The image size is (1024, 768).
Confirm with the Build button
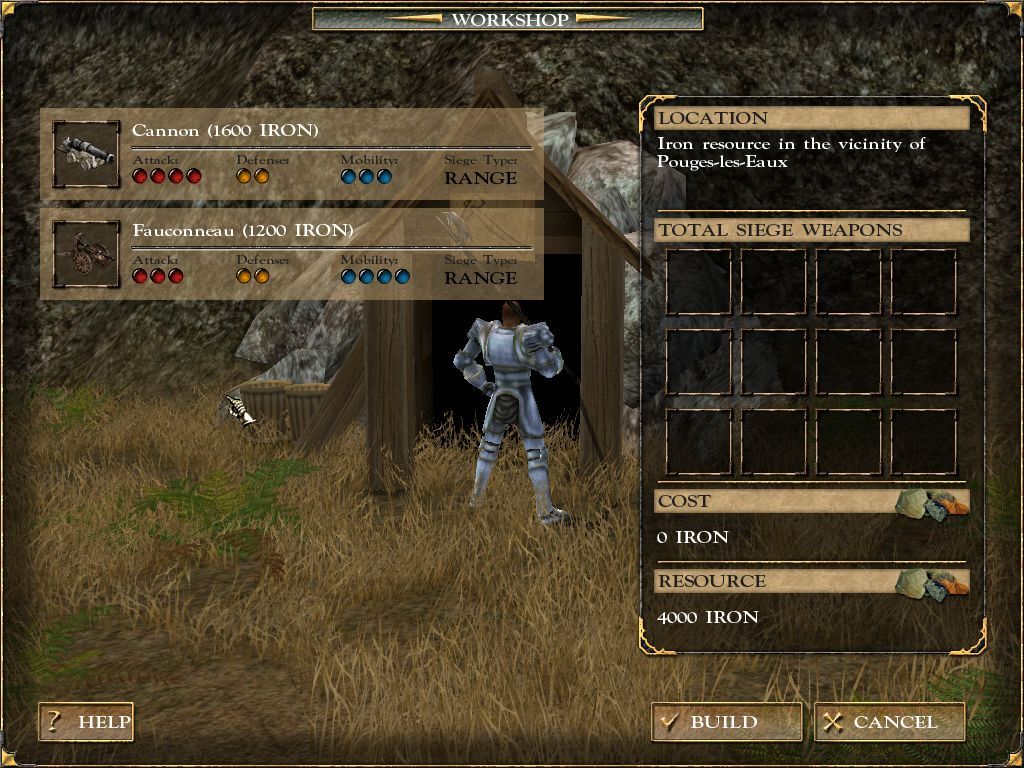click(726, 722)
